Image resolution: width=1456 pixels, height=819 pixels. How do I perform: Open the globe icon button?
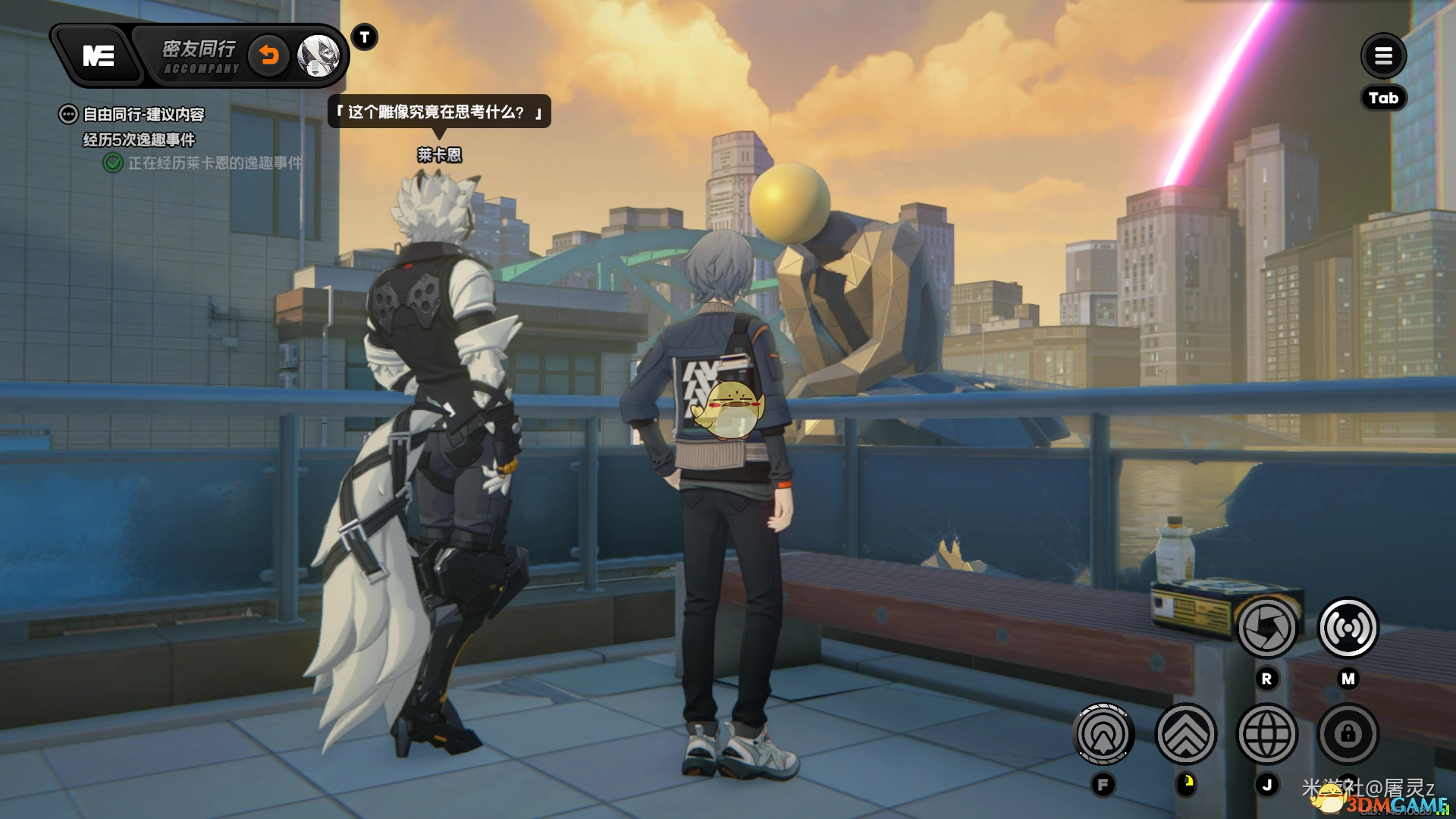click(x=1266, y=734)
